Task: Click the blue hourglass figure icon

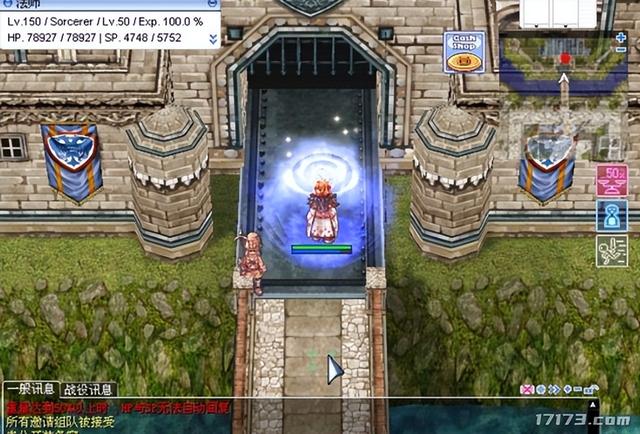Action: 611,216
